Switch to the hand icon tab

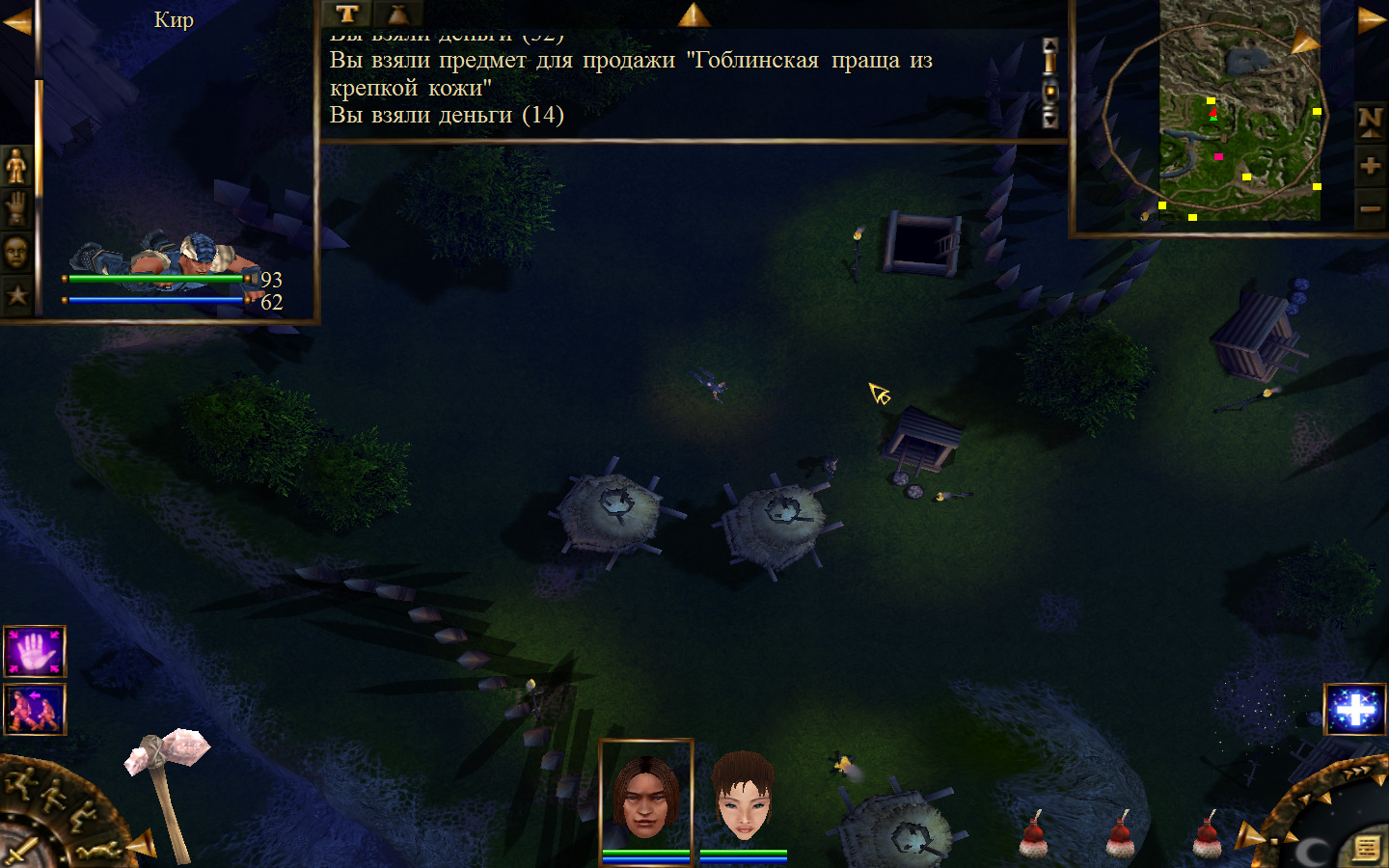[x=16, y=208]
